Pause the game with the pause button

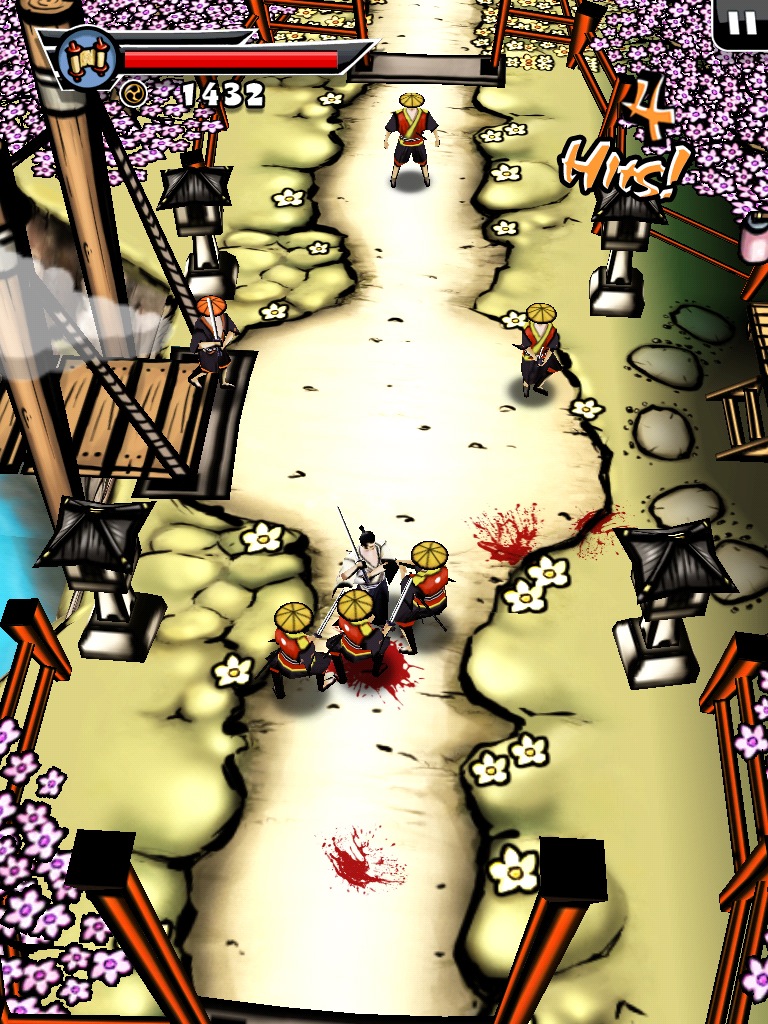coord(741,22)
